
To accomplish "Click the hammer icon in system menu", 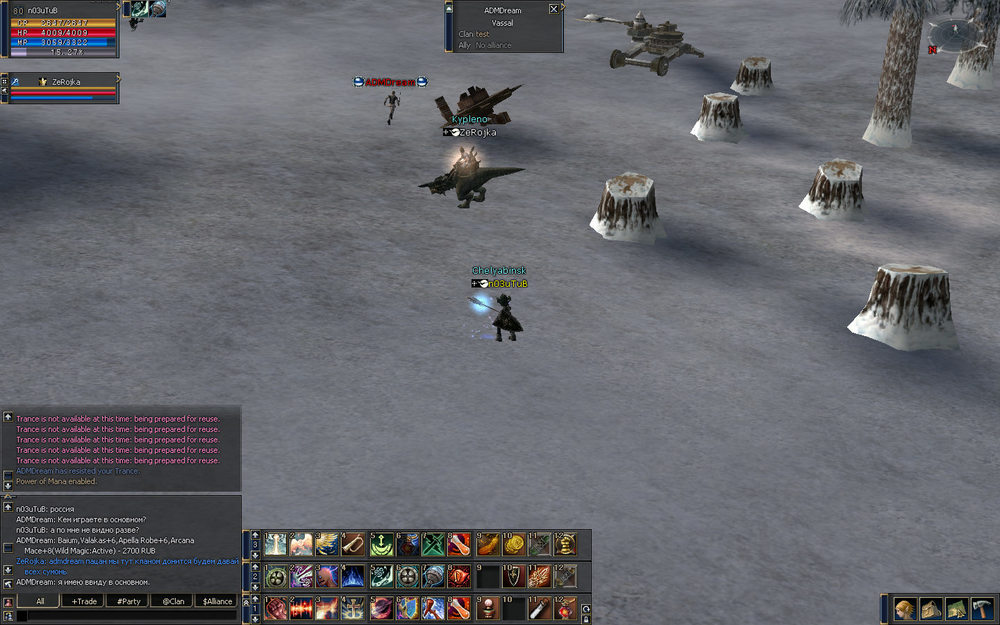I will tap(981, 609).
